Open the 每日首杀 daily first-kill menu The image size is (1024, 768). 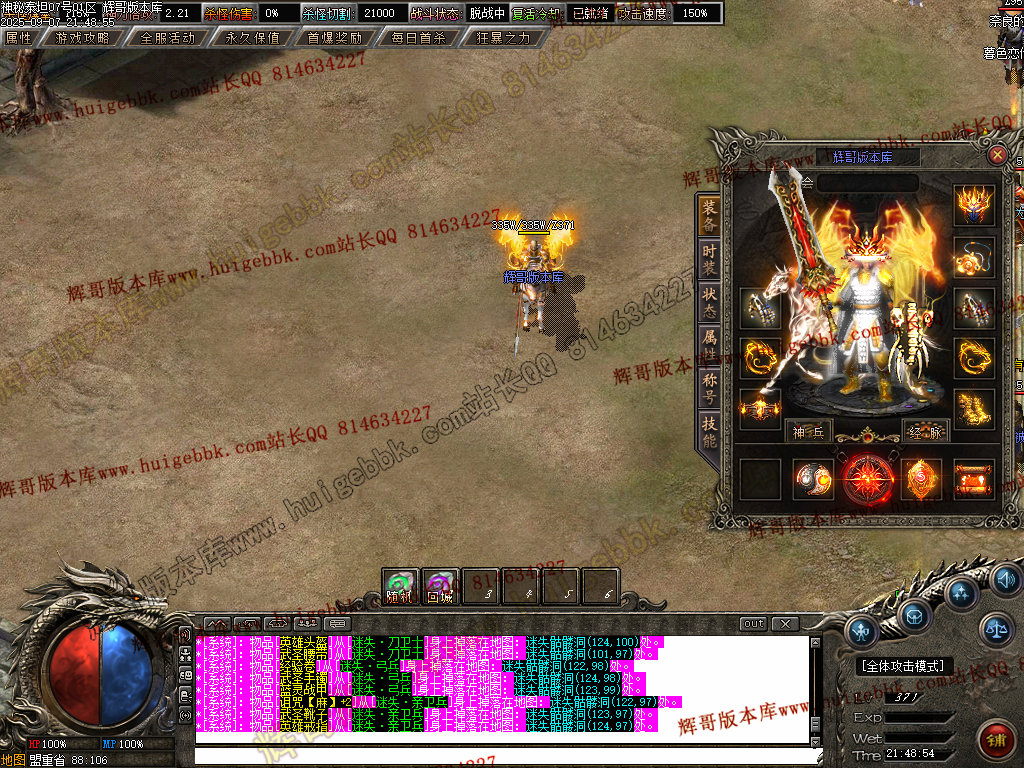(419, 38)
